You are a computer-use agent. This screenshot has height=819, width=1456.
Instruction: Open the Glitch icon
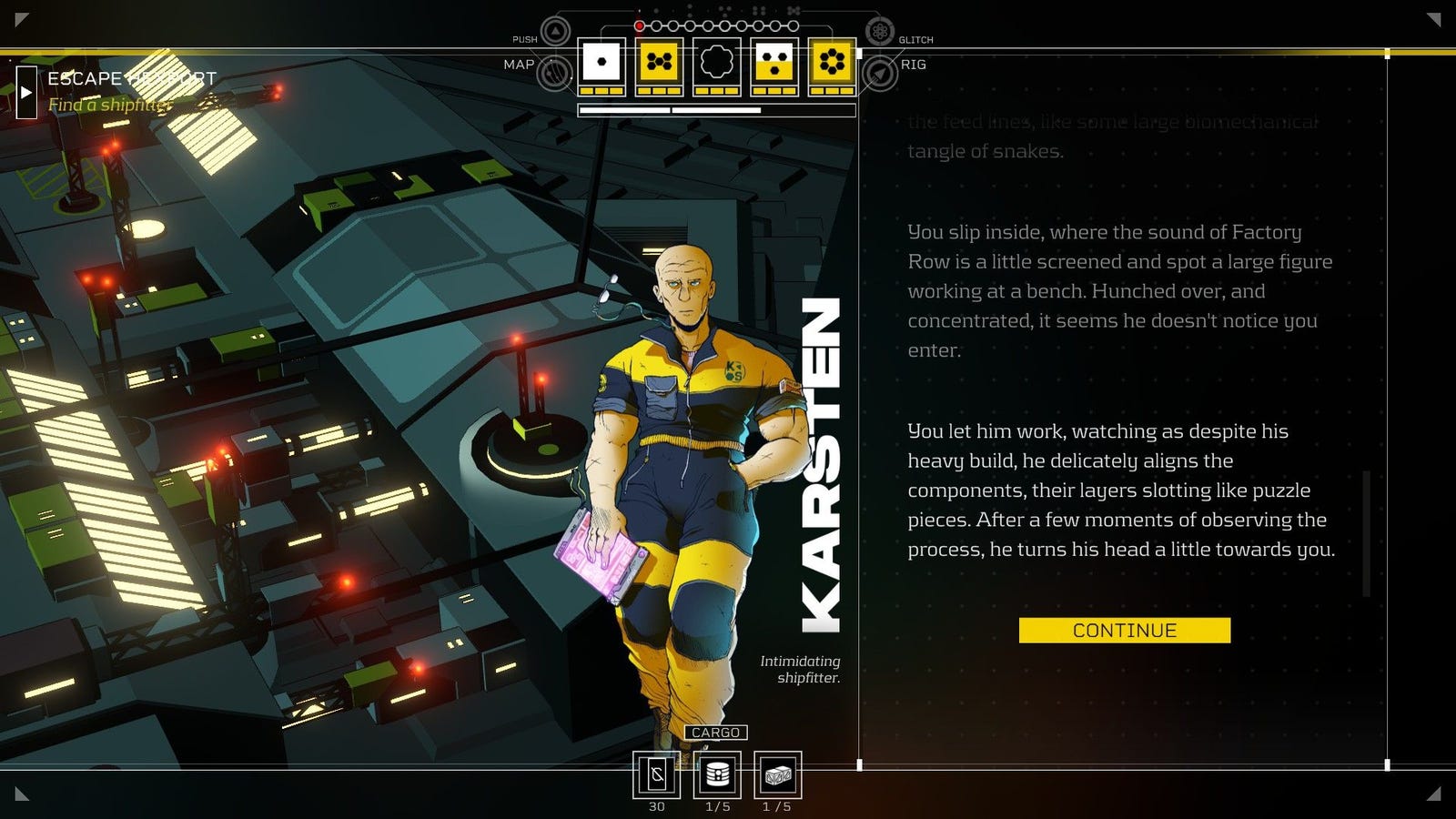tap(879, 32)
